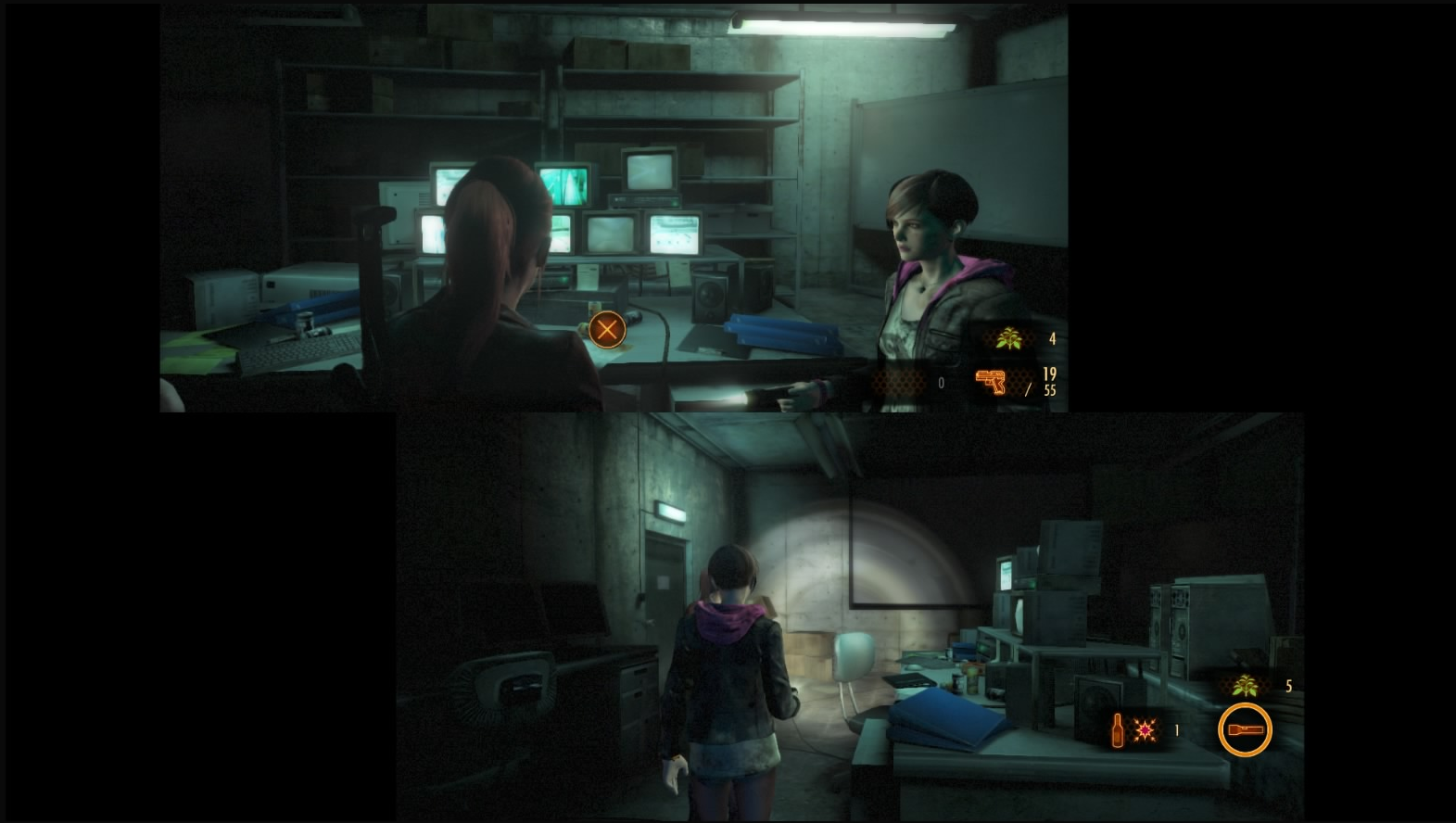
Task: Click the explosive starburst icon next to the bottle
Action: [1146, 729]
